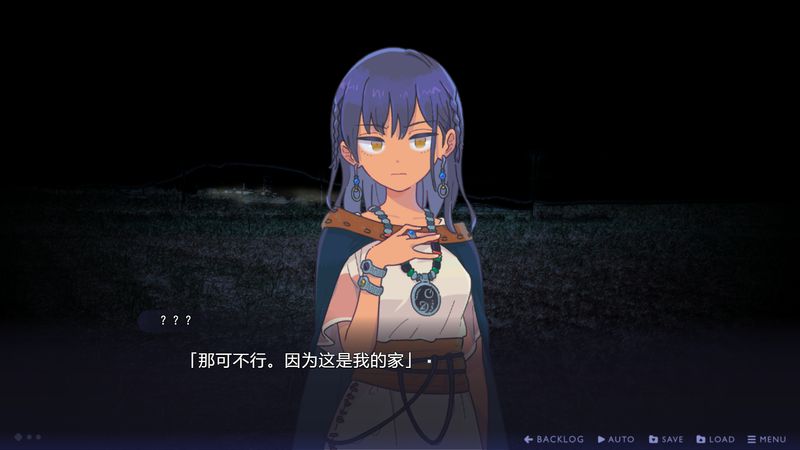
Task: Open the game Menu
Action: (767, 439)
